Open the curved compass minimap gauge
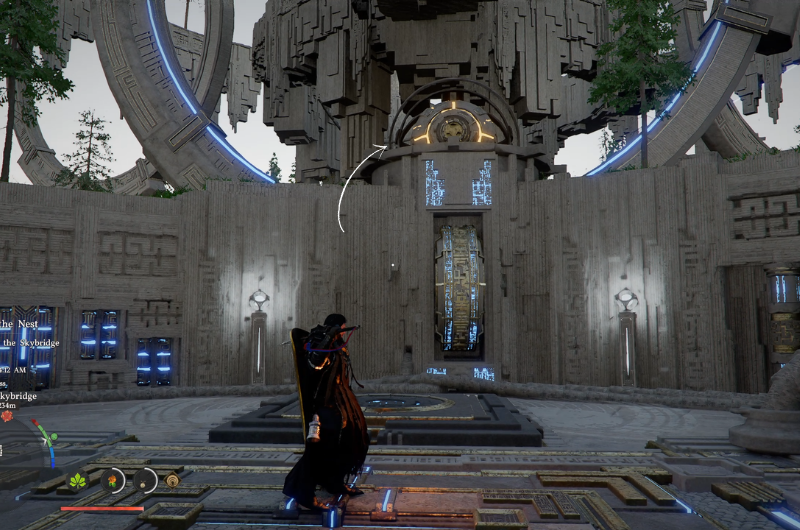The height and width of the screenshot is (530, 800). pos(45,441)
